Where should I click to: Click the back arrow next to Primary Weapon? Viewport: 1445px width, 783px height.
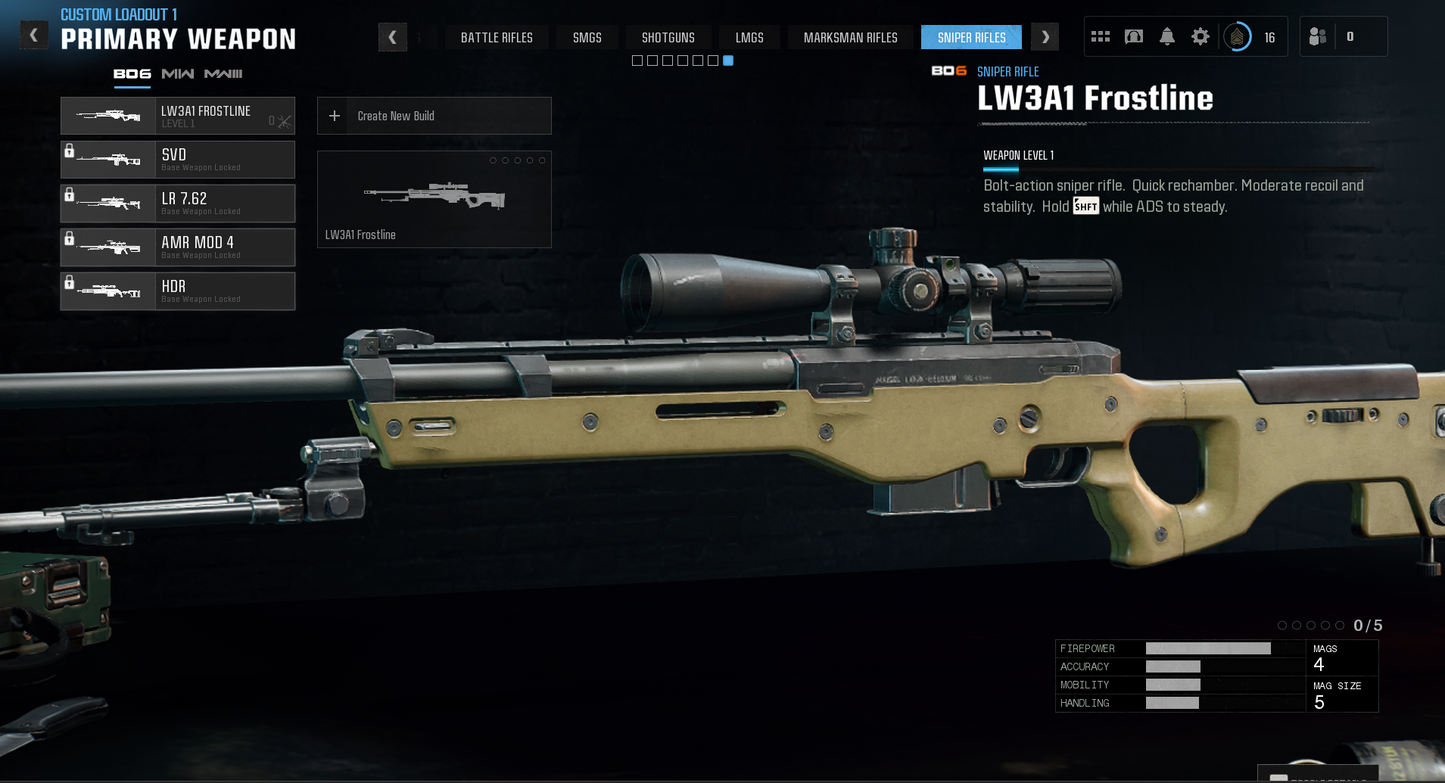(33, 33)
